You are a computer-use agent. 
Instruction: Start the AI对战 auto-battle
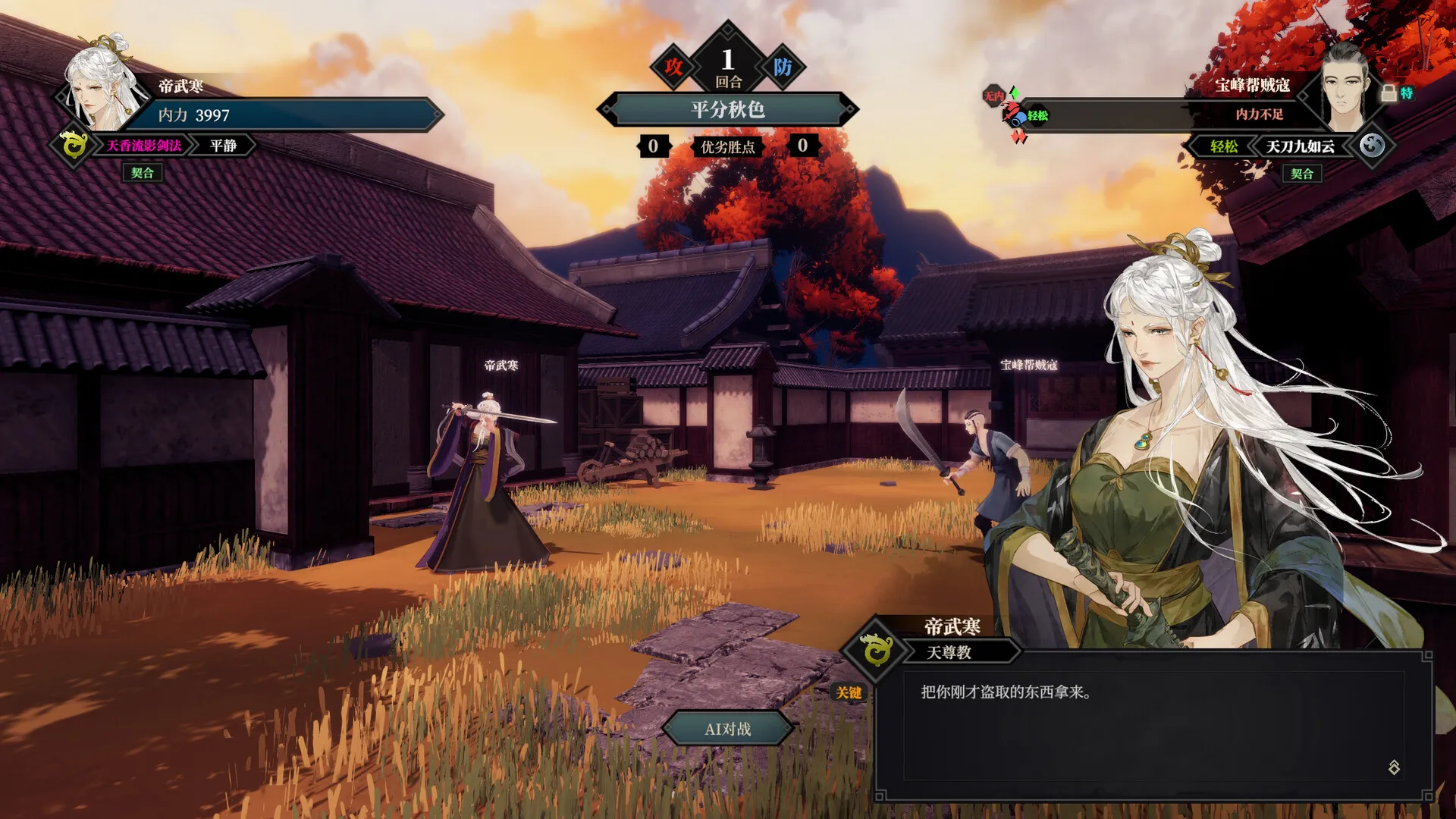click(x=727, y=729)
